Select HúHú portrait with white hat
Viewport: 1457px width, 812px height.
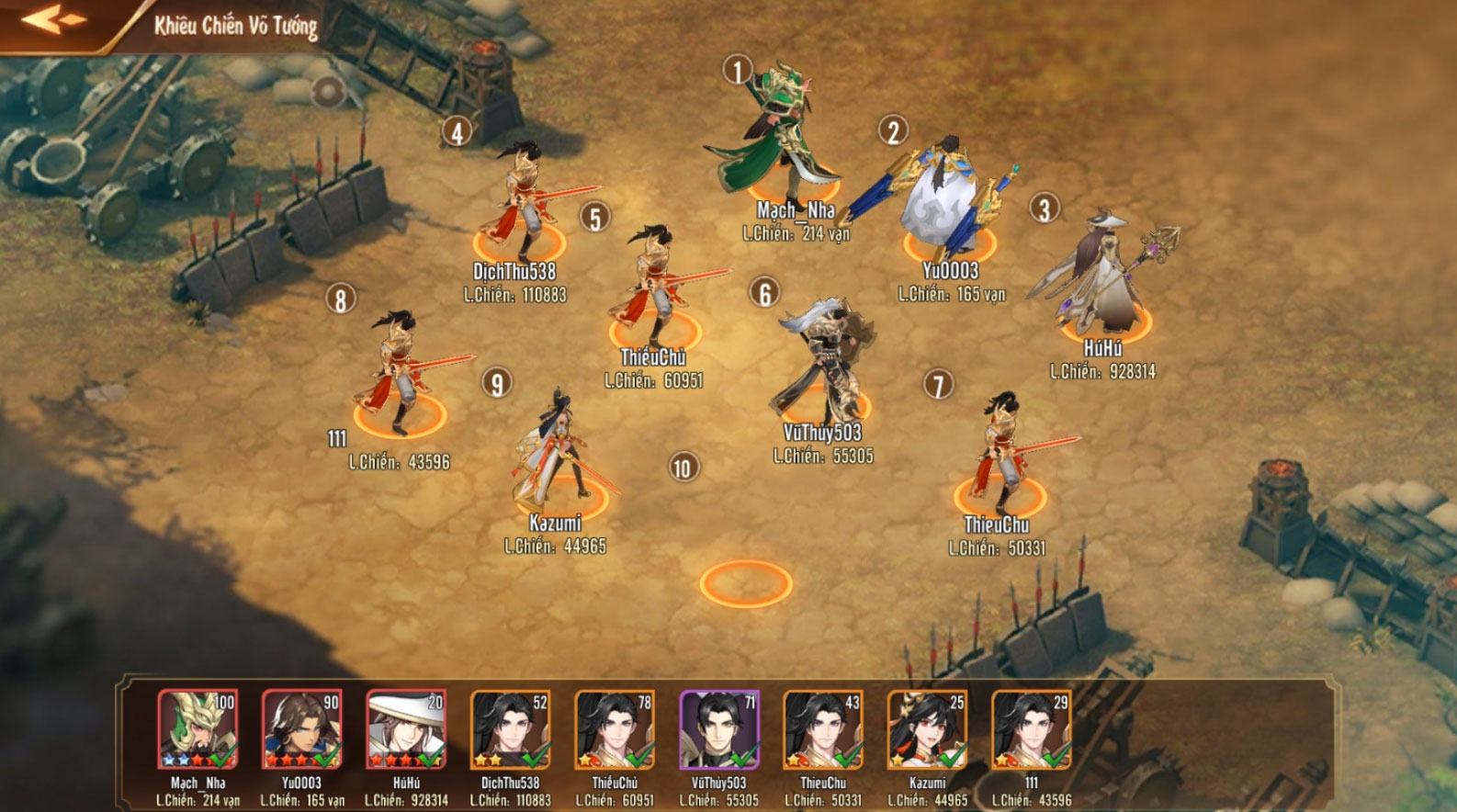pyautogui.click(x=406, y=729)
